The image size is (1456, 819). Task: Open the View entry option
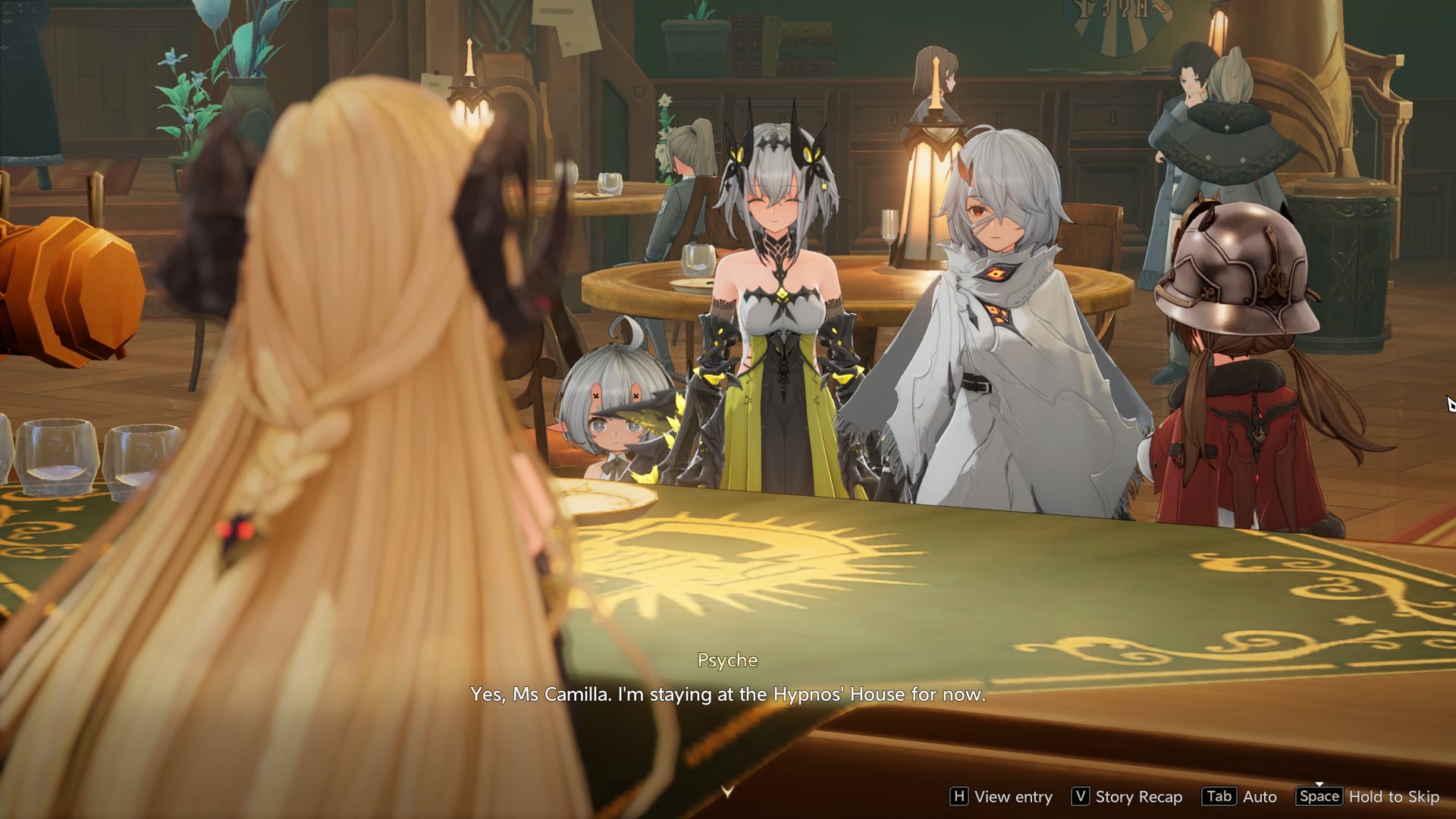click(x=1001, y=796)
